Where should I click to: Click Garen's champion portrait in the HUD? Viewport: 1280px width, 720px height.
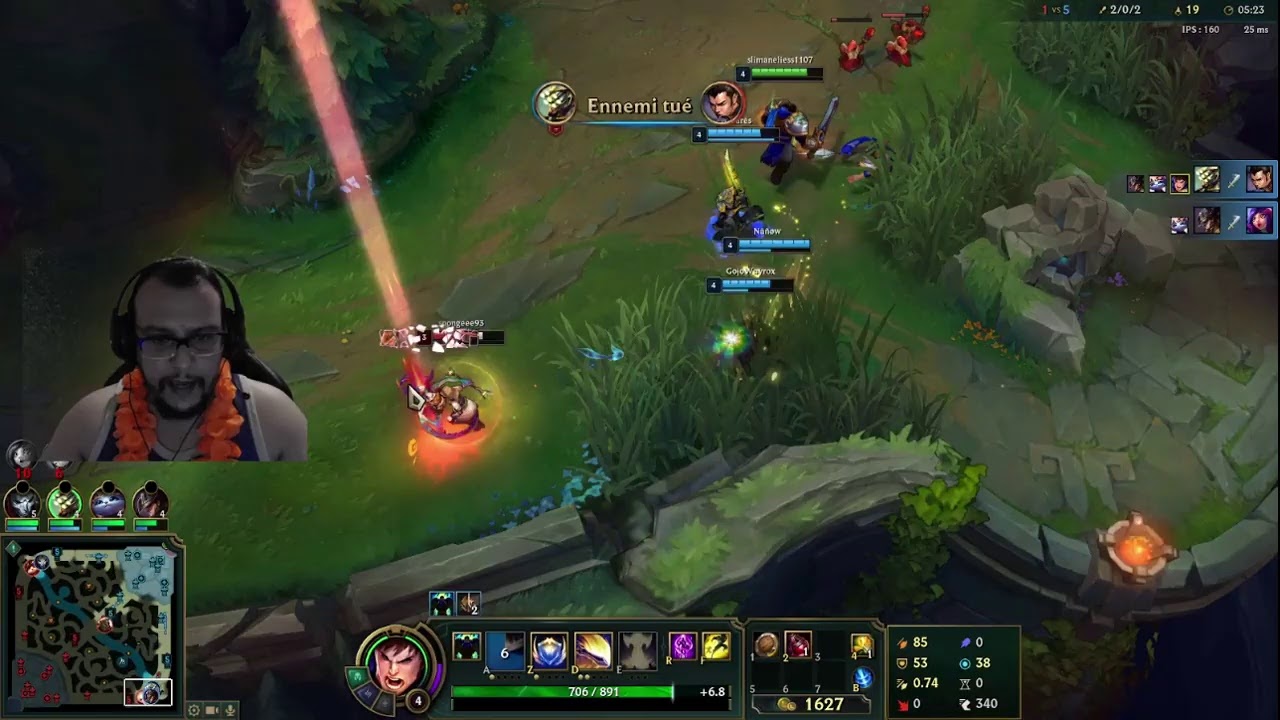(396, 662)
